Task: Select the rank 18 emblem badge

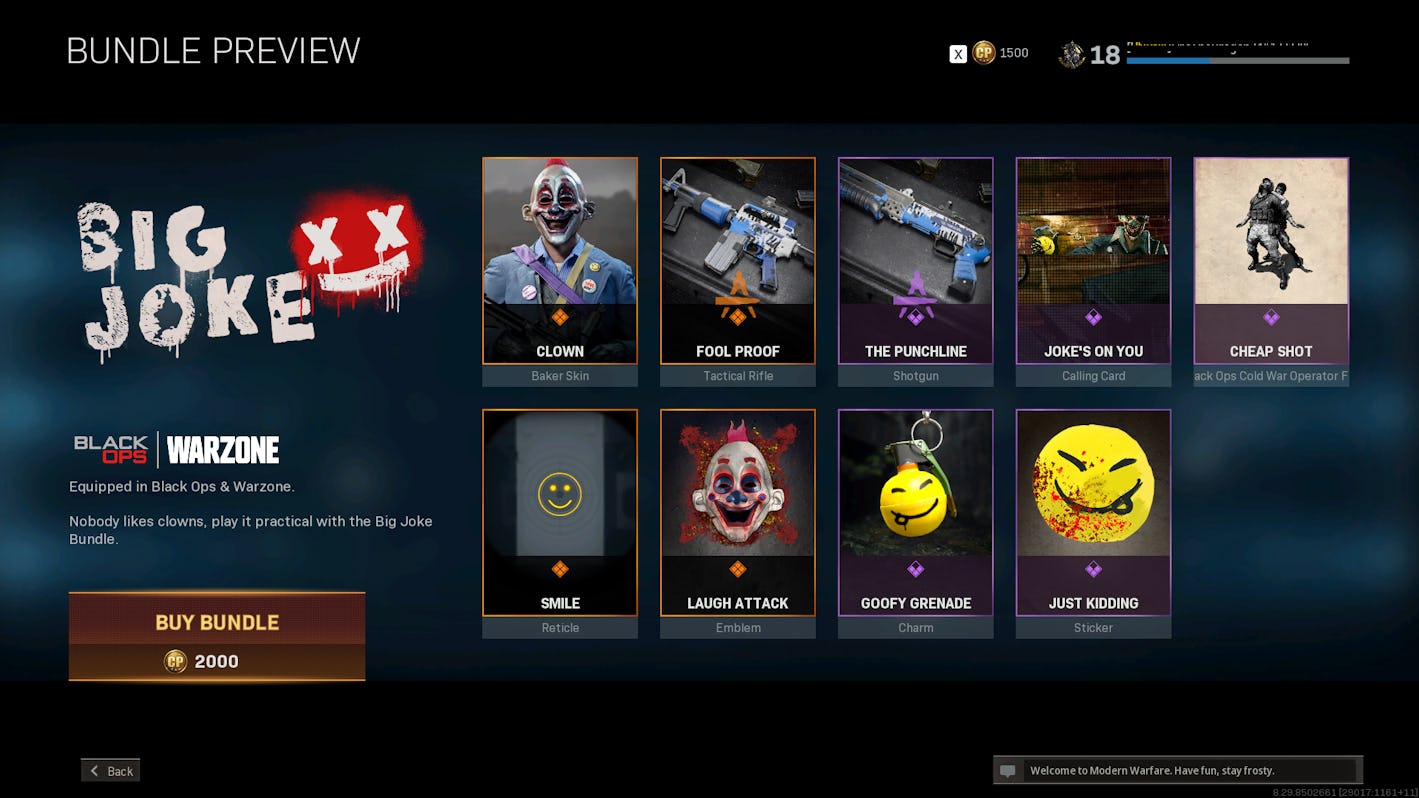Action: click(x=1073, y=53)
